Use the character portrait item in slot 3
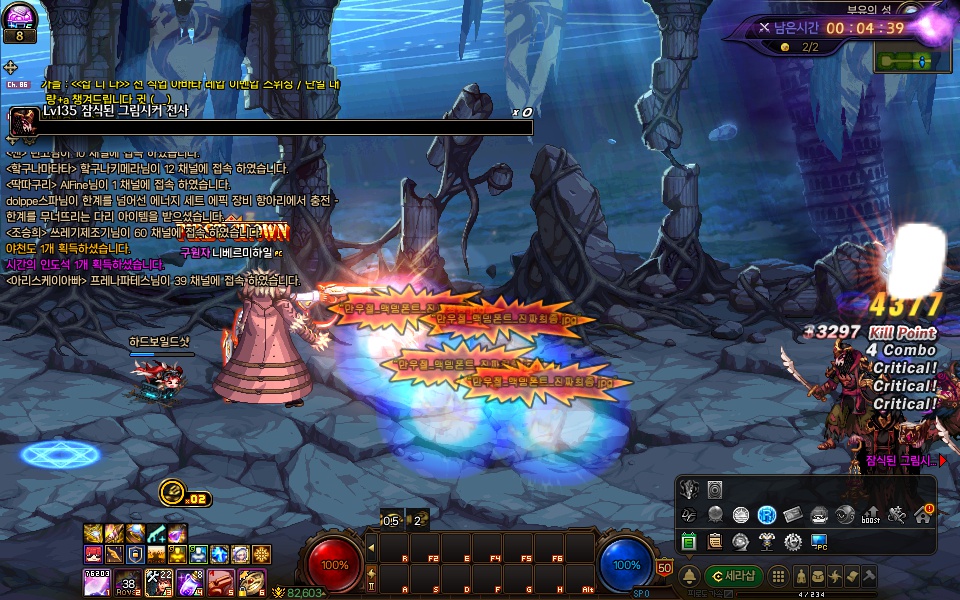The width and height of the screenshot is (960, 600). click(159, 580)
